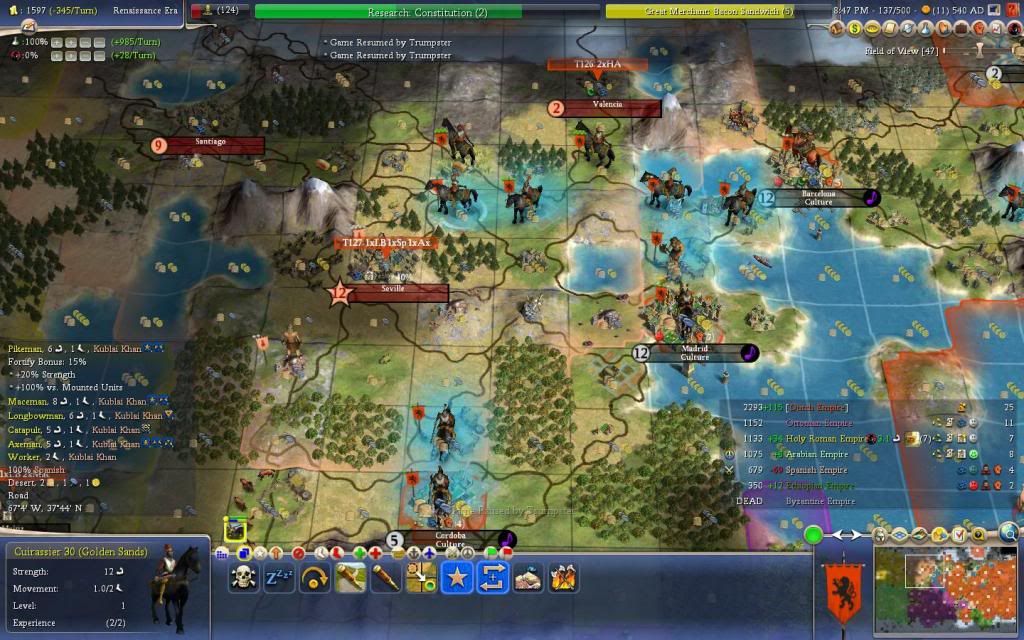Image resolution: width=1024 pixels, height=640 pixels.
Task: Select Arabian Empire on the scoreboard
Action: point(819,454)
